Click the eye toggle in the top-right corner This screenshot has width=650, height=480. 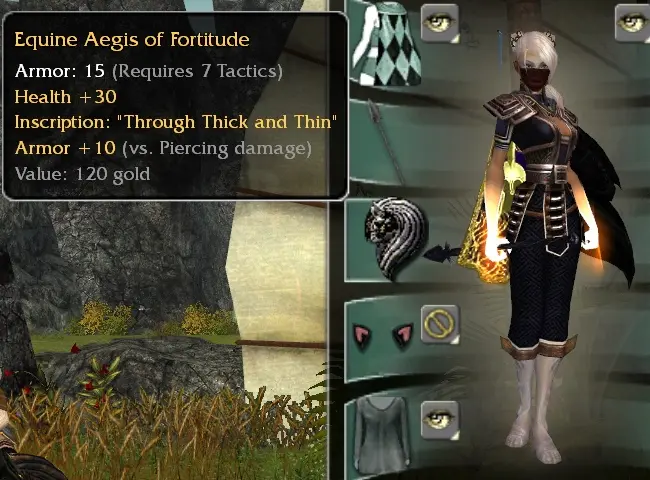632,22
